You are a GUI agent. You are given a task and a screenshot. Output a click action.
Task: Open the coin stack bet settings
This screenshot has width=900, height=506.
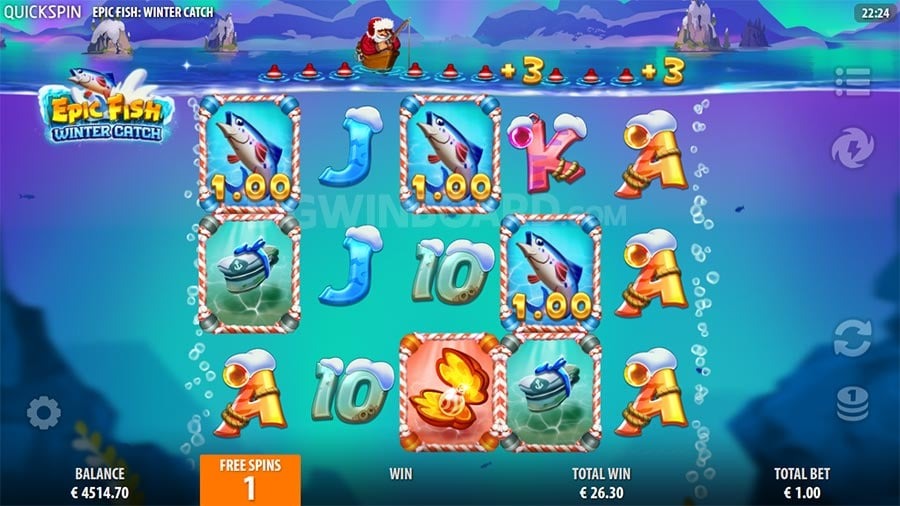click(x=852, y=402)
